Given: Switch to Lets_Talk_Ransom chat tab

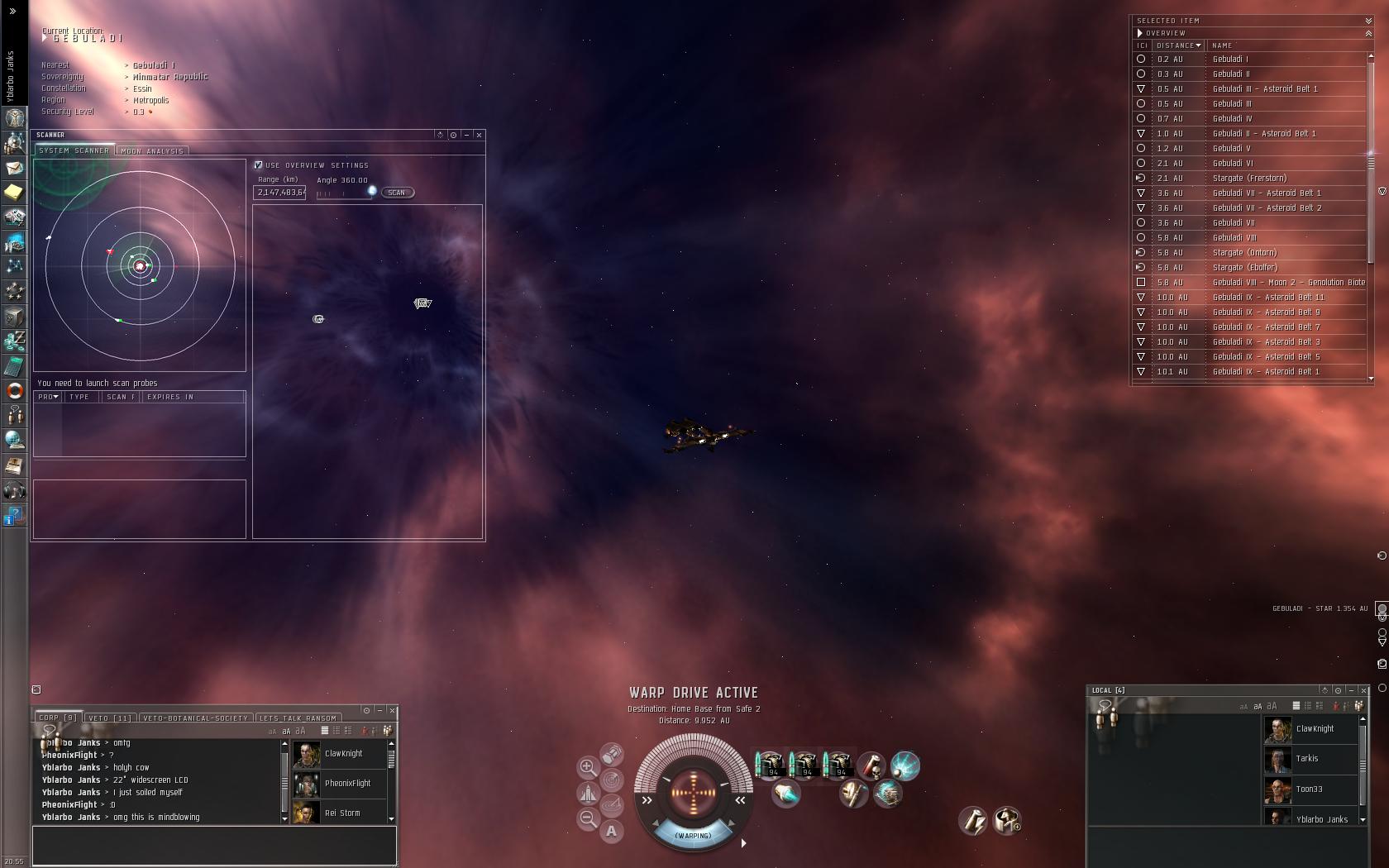Looking at the screenshot, I should click(298, 718).
